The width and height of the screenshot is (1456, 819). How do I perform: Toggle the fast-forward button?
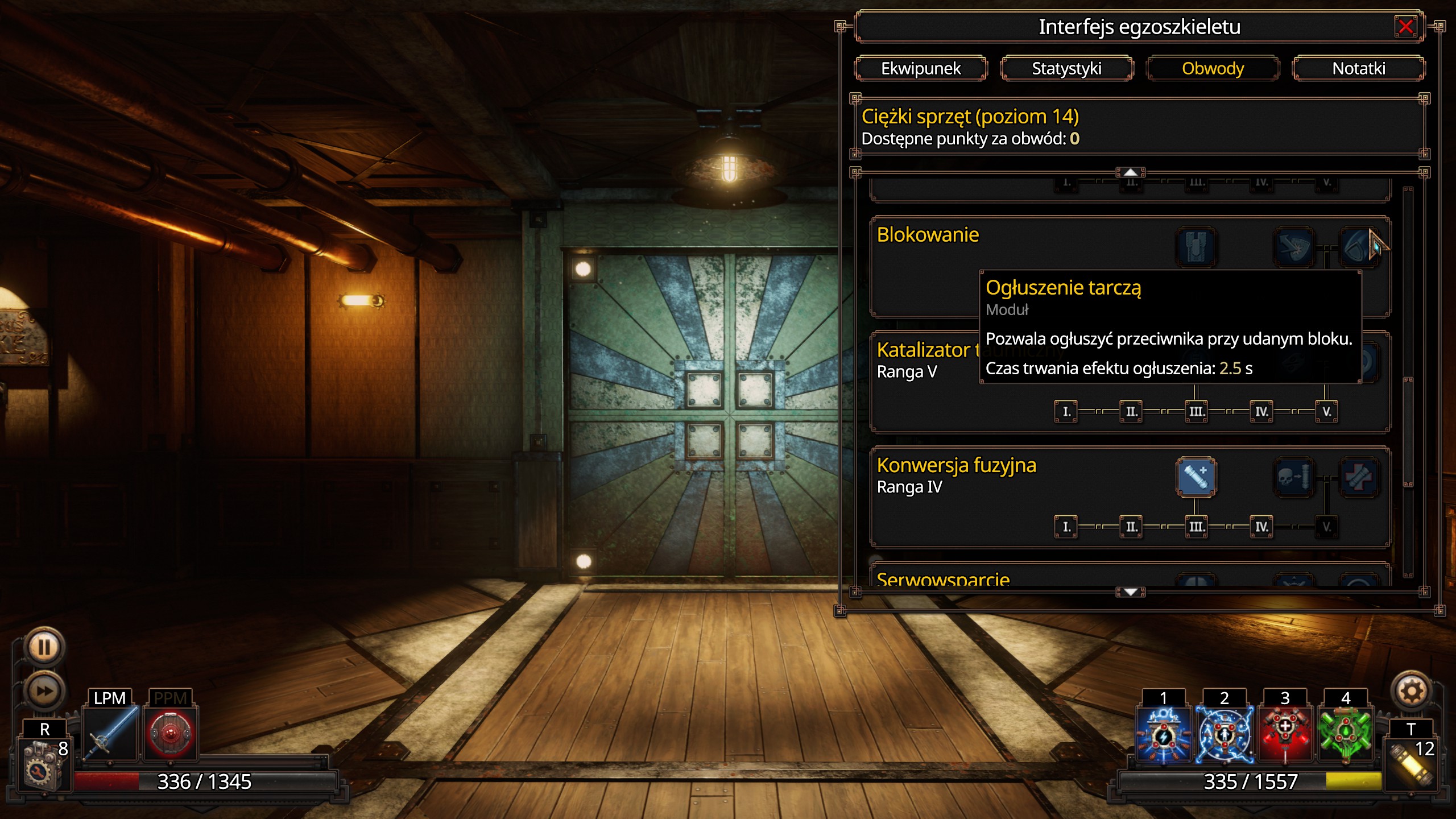click(x=44, y=690)
